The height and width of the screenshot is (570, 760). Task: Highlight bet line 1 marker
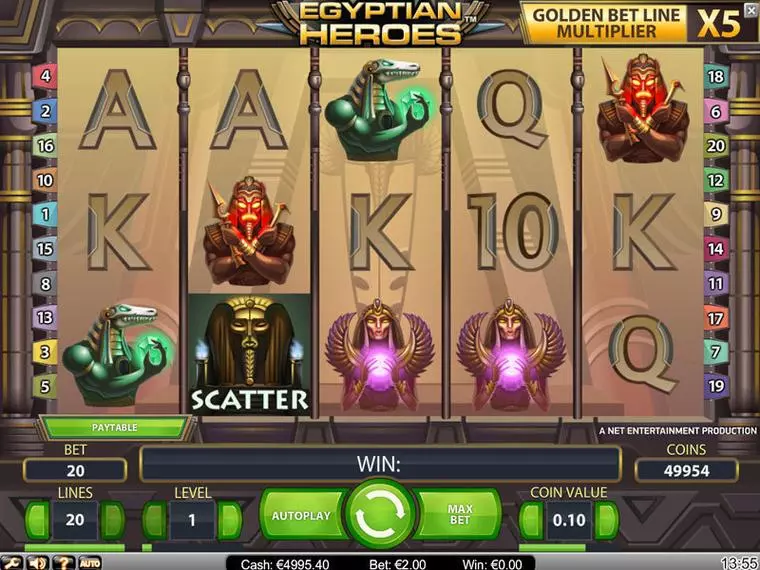coord(44,213)
